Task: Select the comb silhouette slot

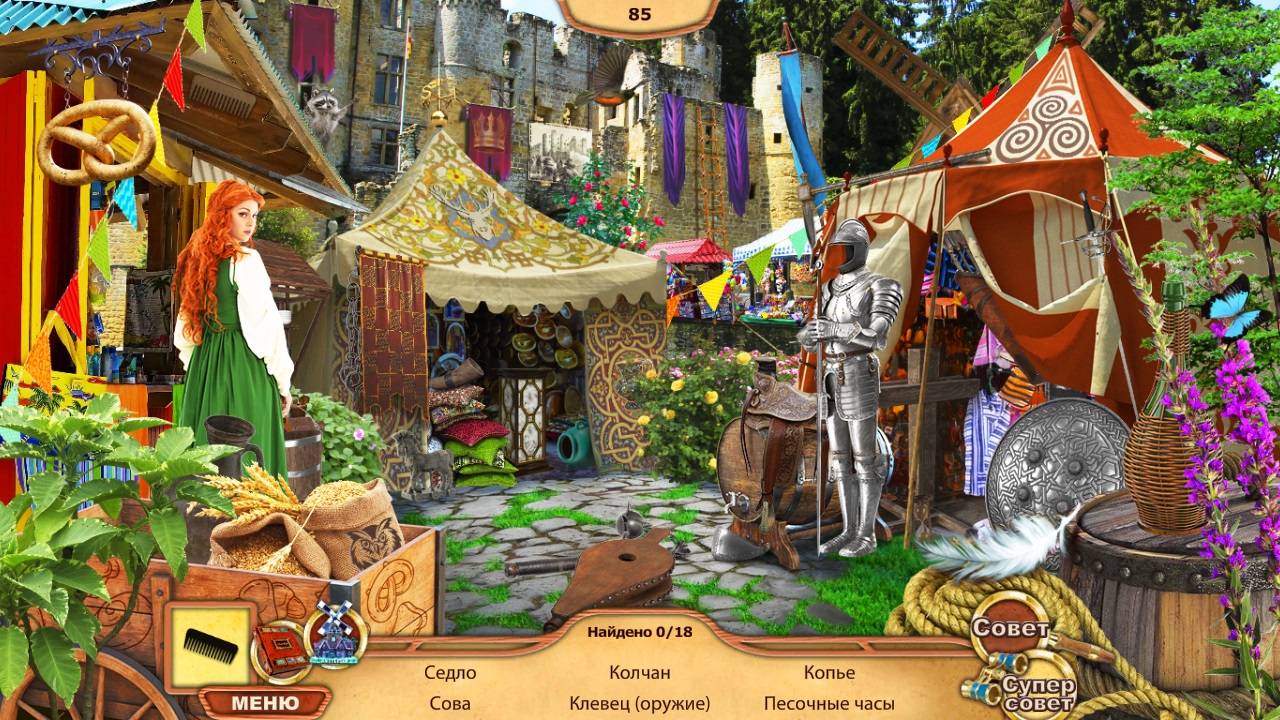Action: pyautogui.click(x=210, y=645)
